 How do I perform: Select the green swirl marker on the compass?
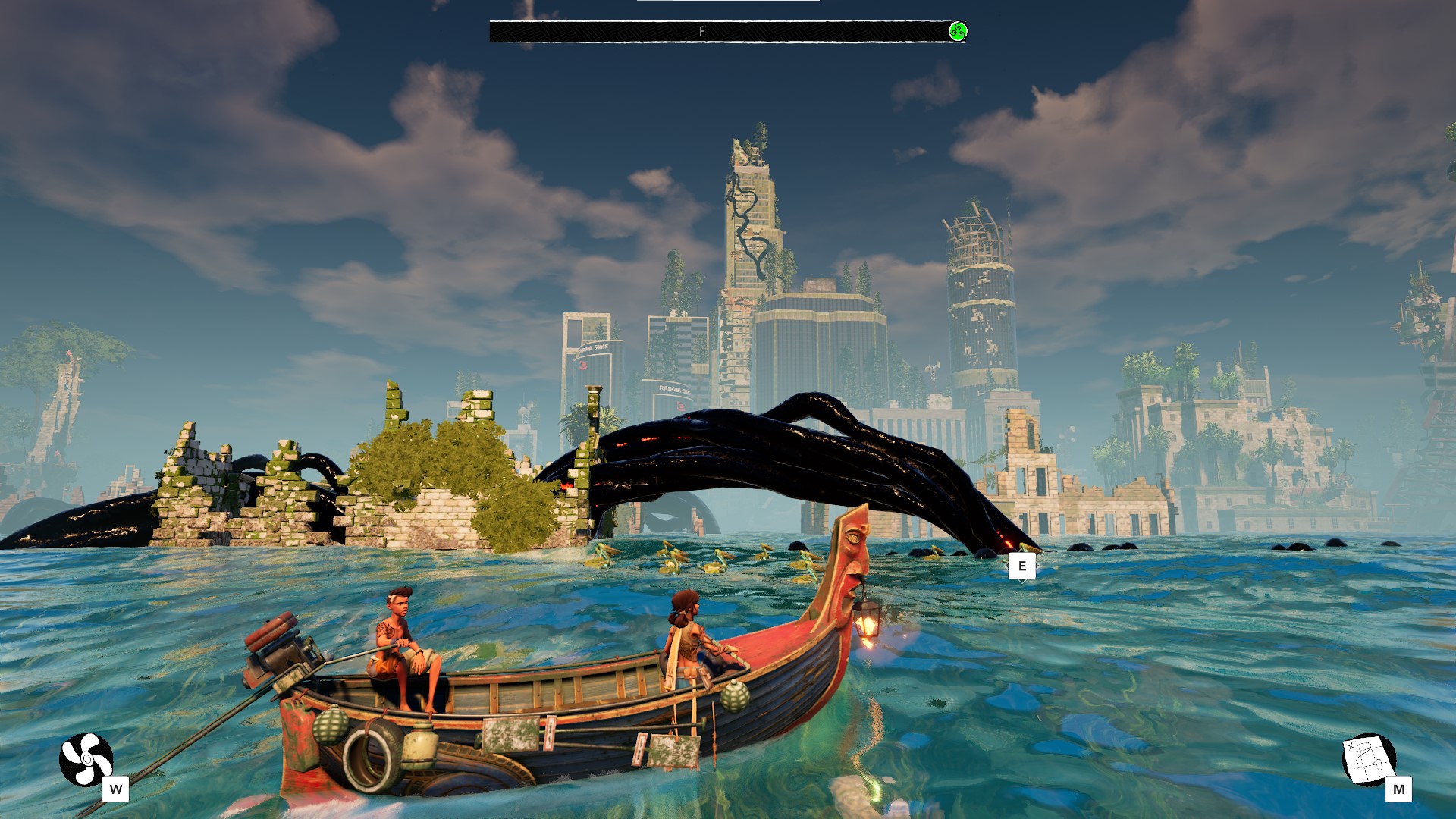pyautogui.click(x=958, y=32)
